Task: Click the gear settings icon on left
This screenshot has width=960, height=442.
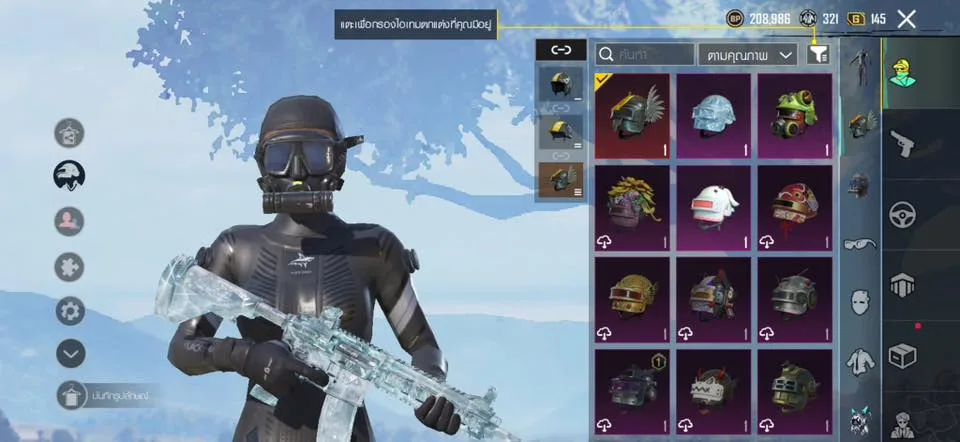Action: [70, 310]
